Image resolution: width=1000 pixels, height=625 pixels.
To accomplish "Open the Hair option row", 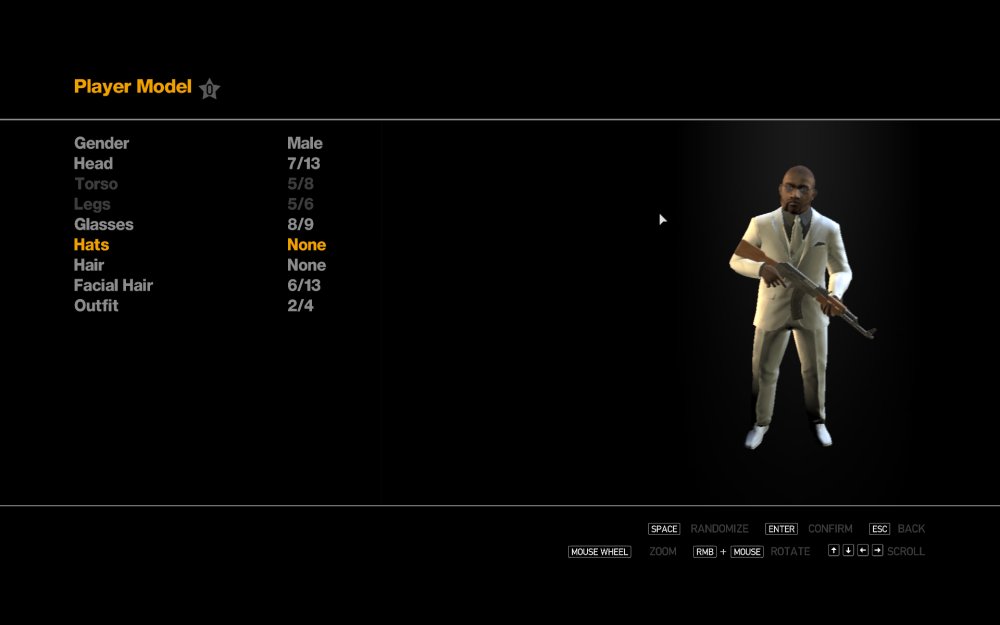I will (89, 265).
